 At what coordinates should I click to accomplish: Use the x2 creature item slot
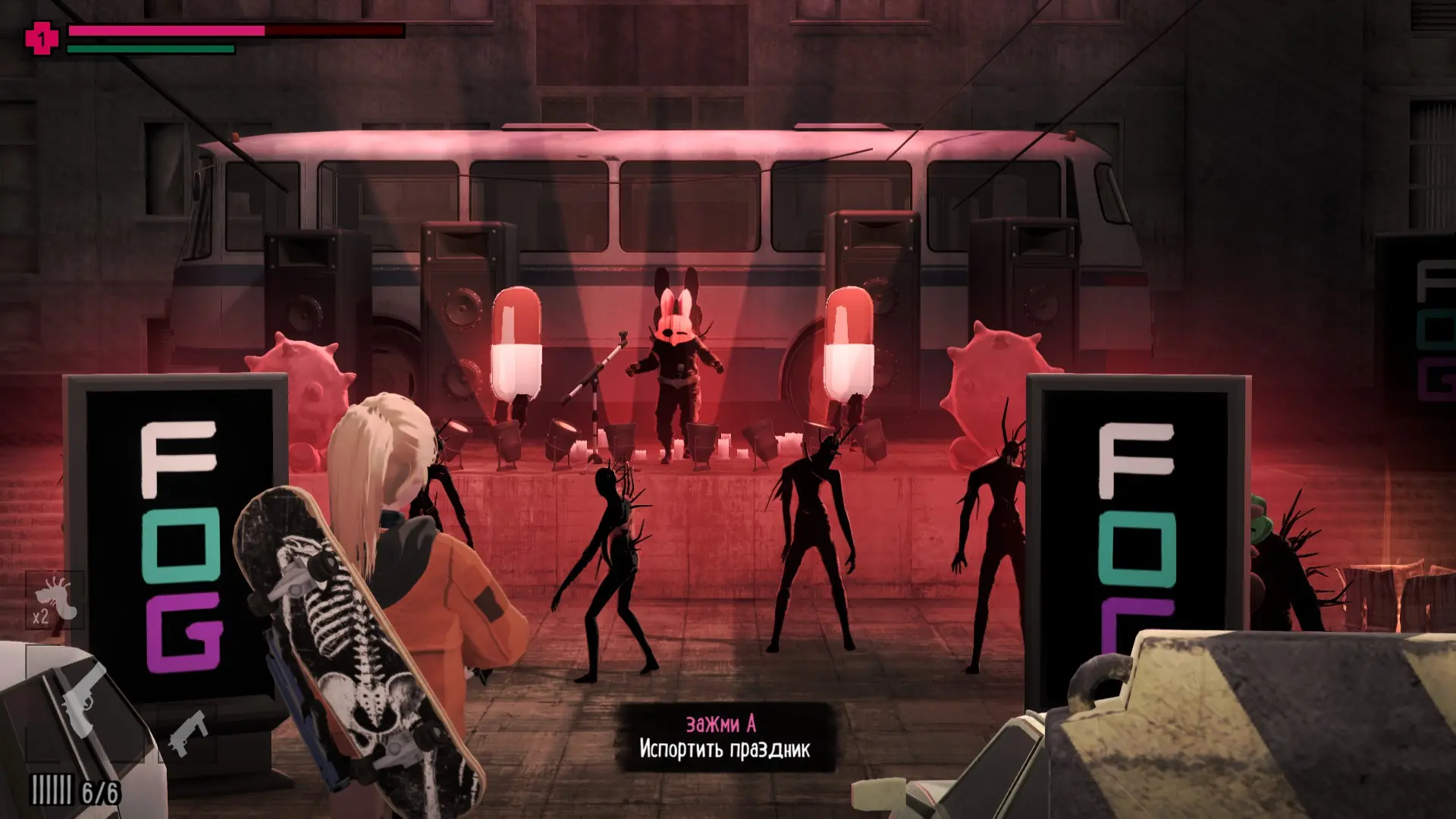pyautogui.click(x=55, y=601)
